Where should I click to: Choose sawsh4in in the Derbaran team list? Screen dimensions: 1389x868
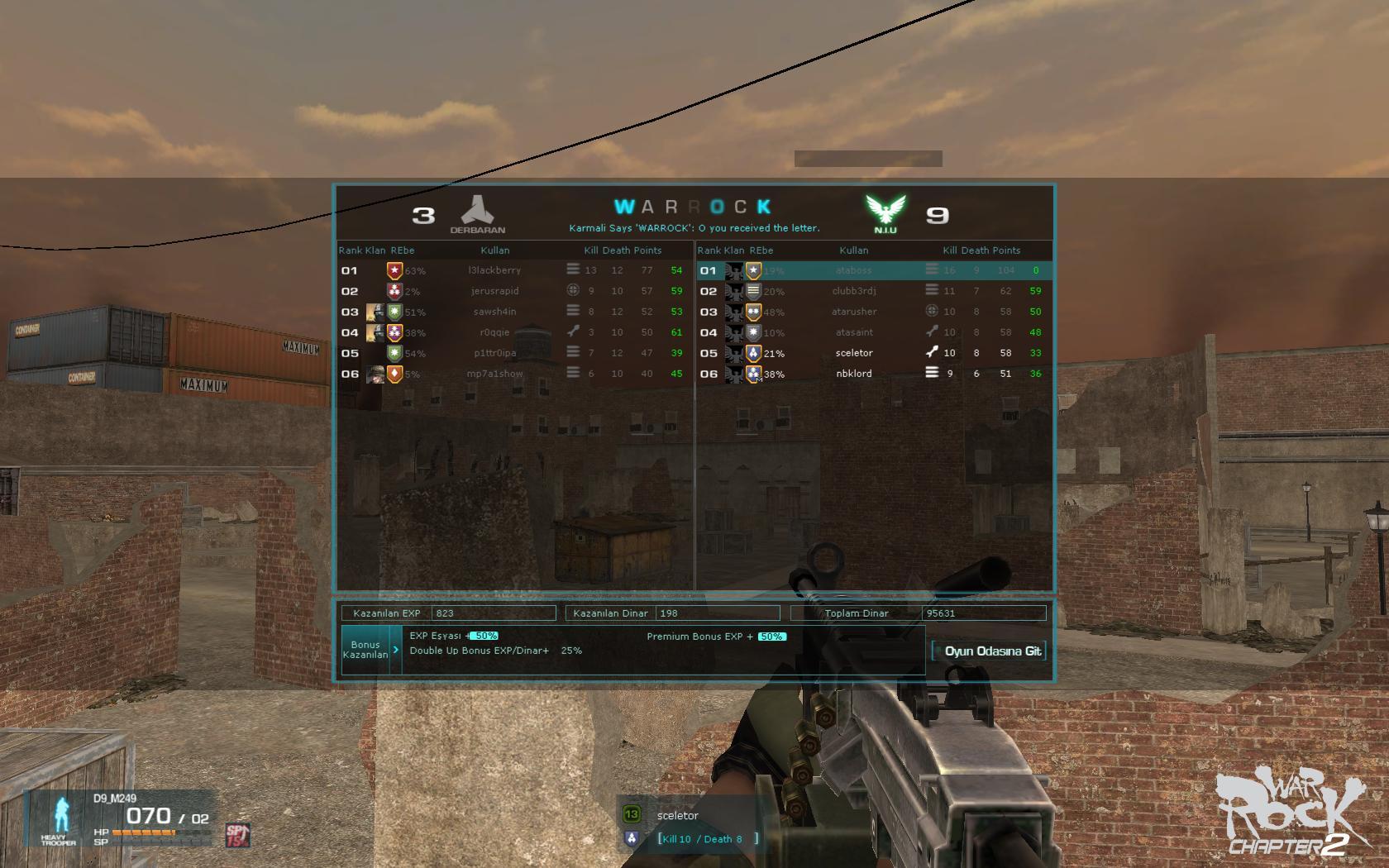click(494, 312)
